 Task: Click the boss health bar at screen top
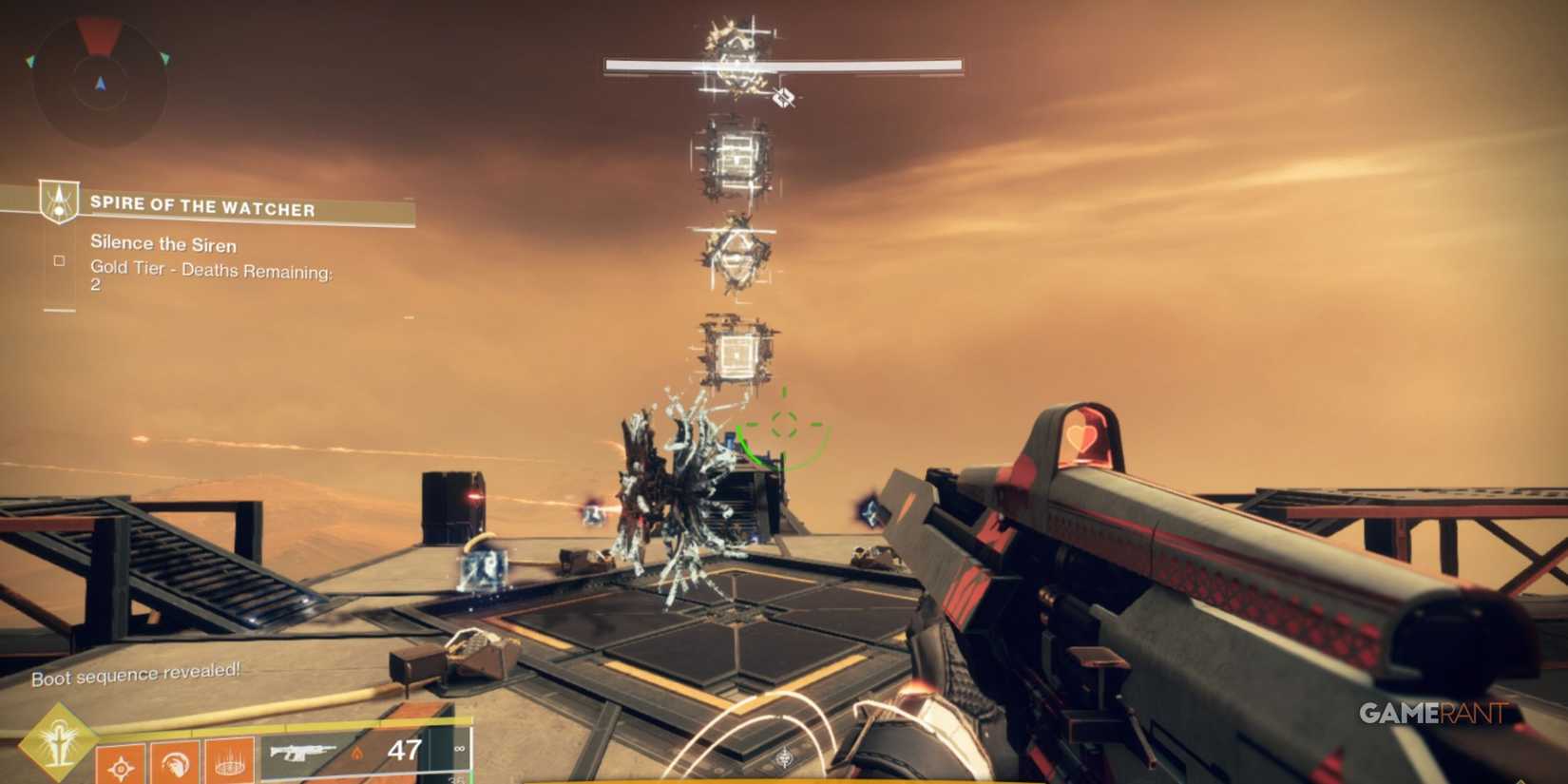781,66
